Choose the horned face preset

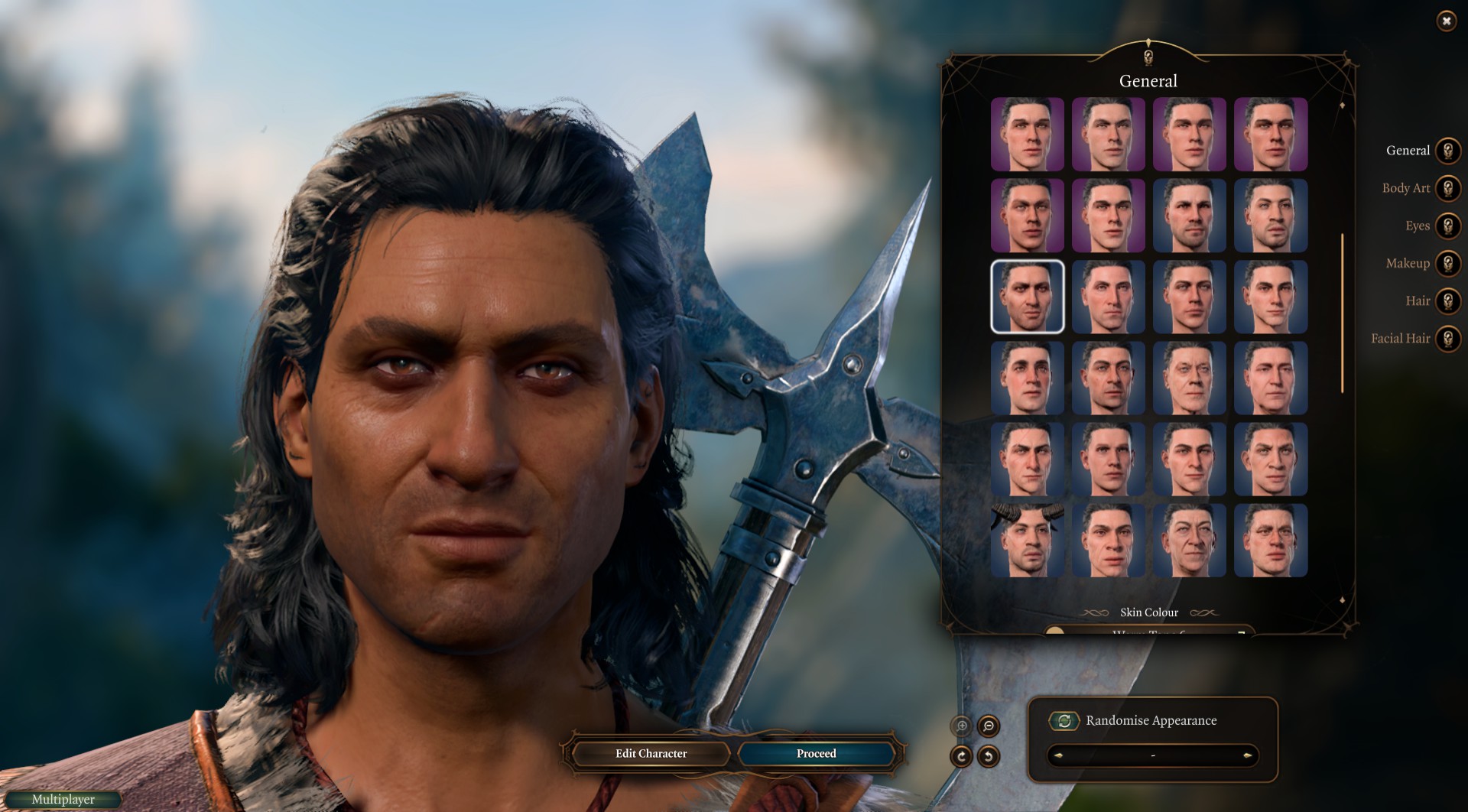1027,541
